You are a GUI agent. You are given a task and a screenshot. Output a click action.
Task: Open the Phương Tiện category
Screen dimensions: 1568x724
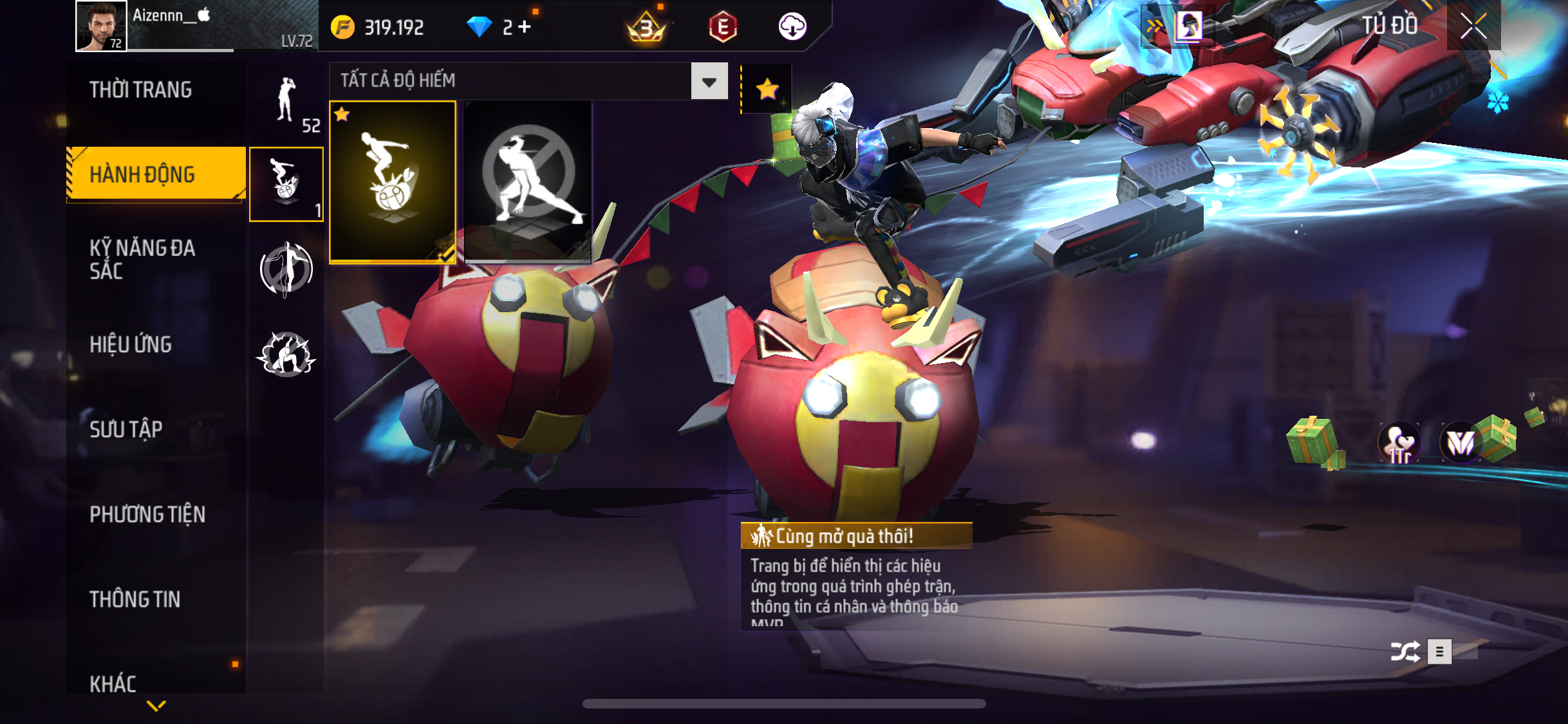[147, 514]
